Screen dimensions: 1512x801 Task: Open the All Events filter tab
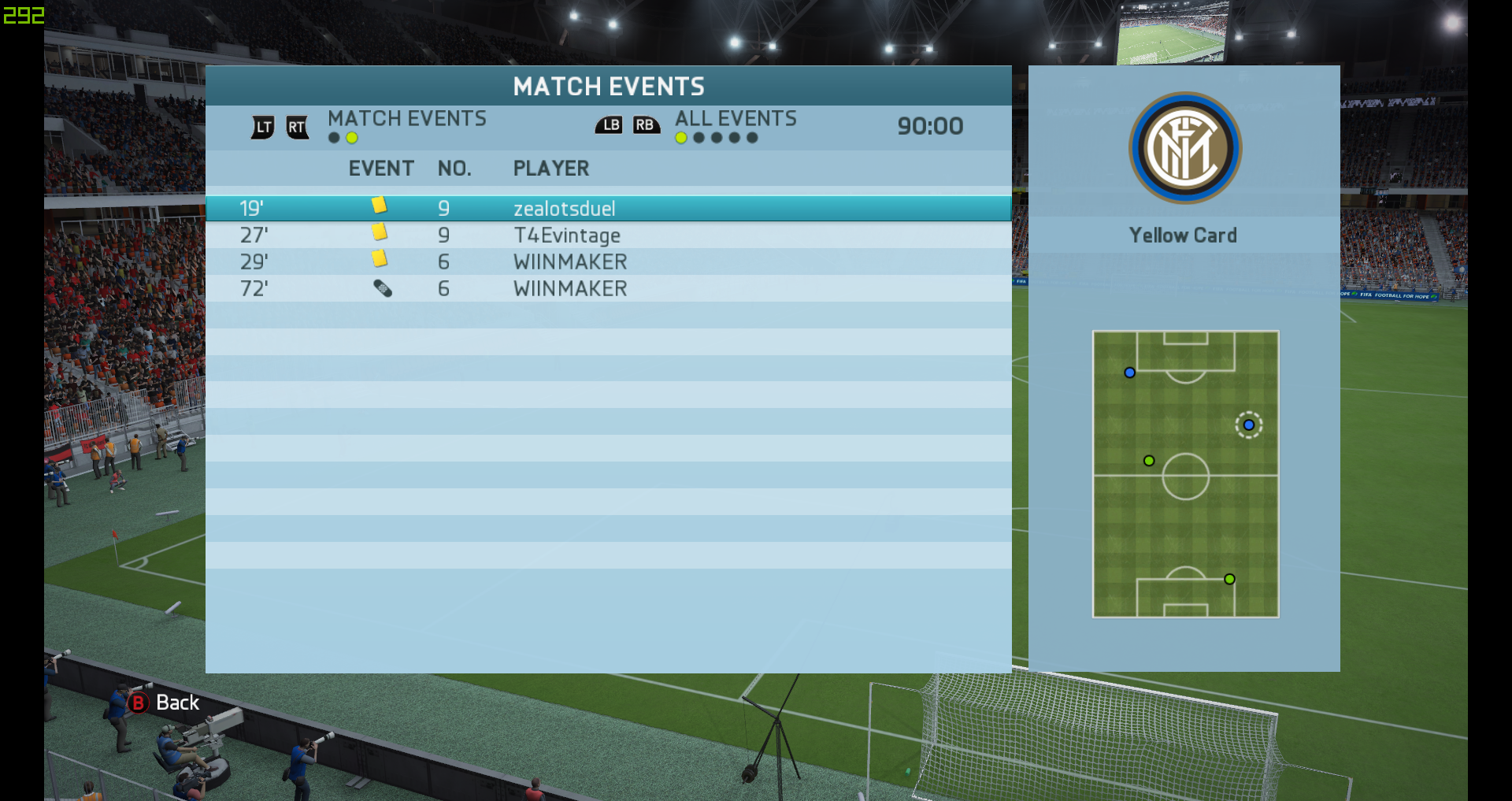(x=736, y=119)
